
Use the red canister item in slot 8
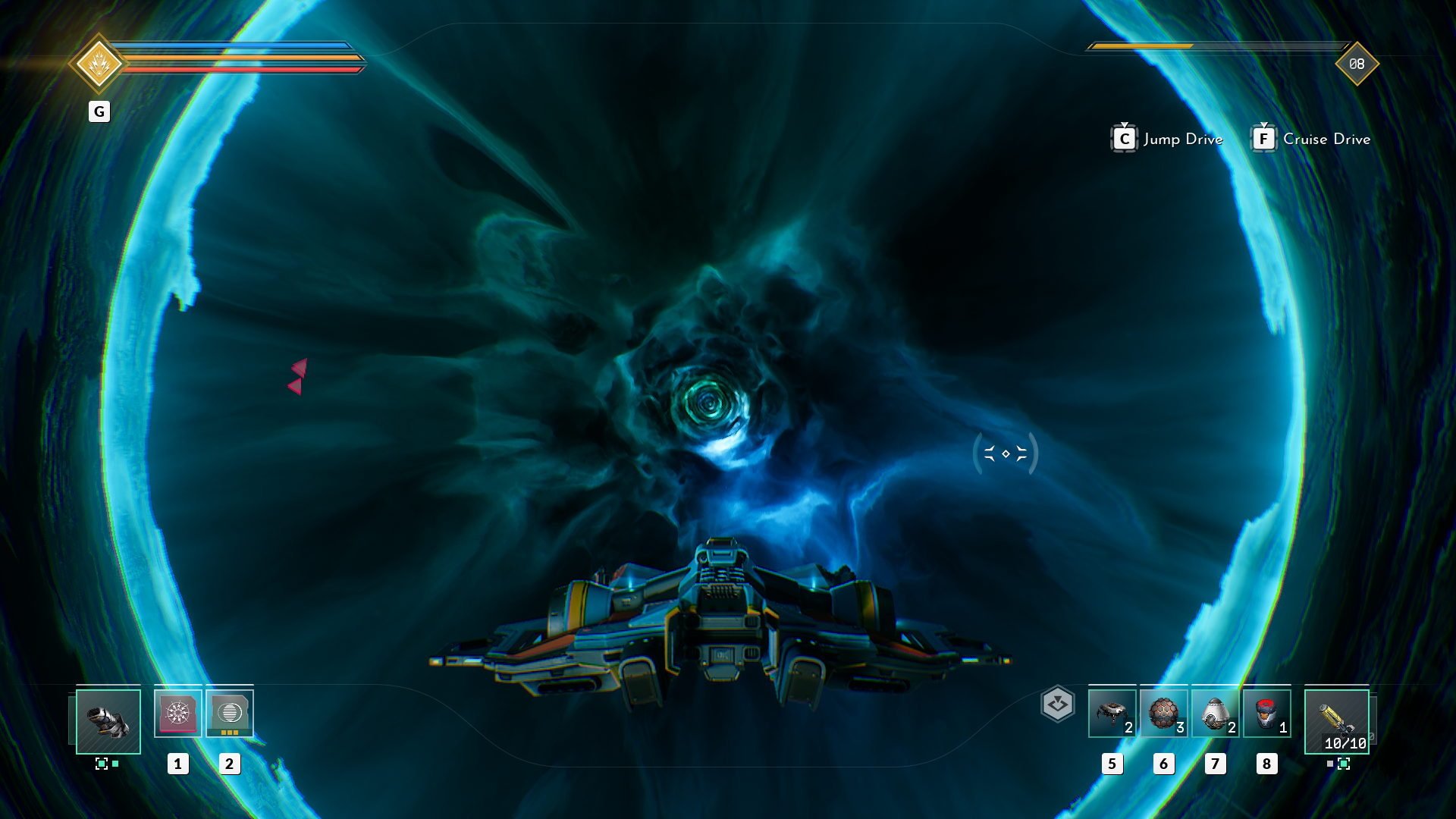(1266, 713)
